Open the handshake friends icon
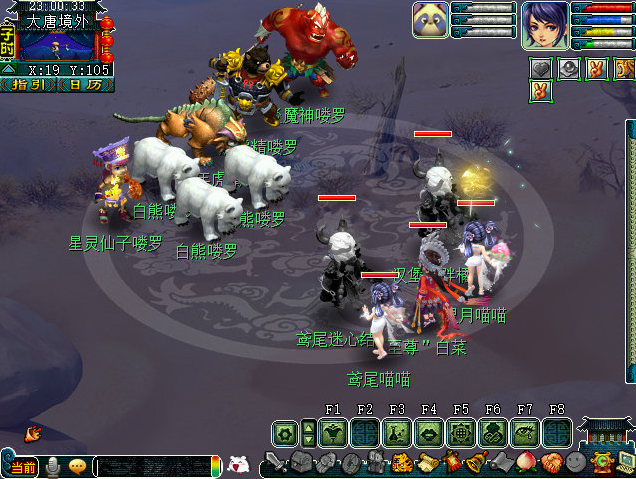Screen dimensions: 636x479 tap(552, 463)
